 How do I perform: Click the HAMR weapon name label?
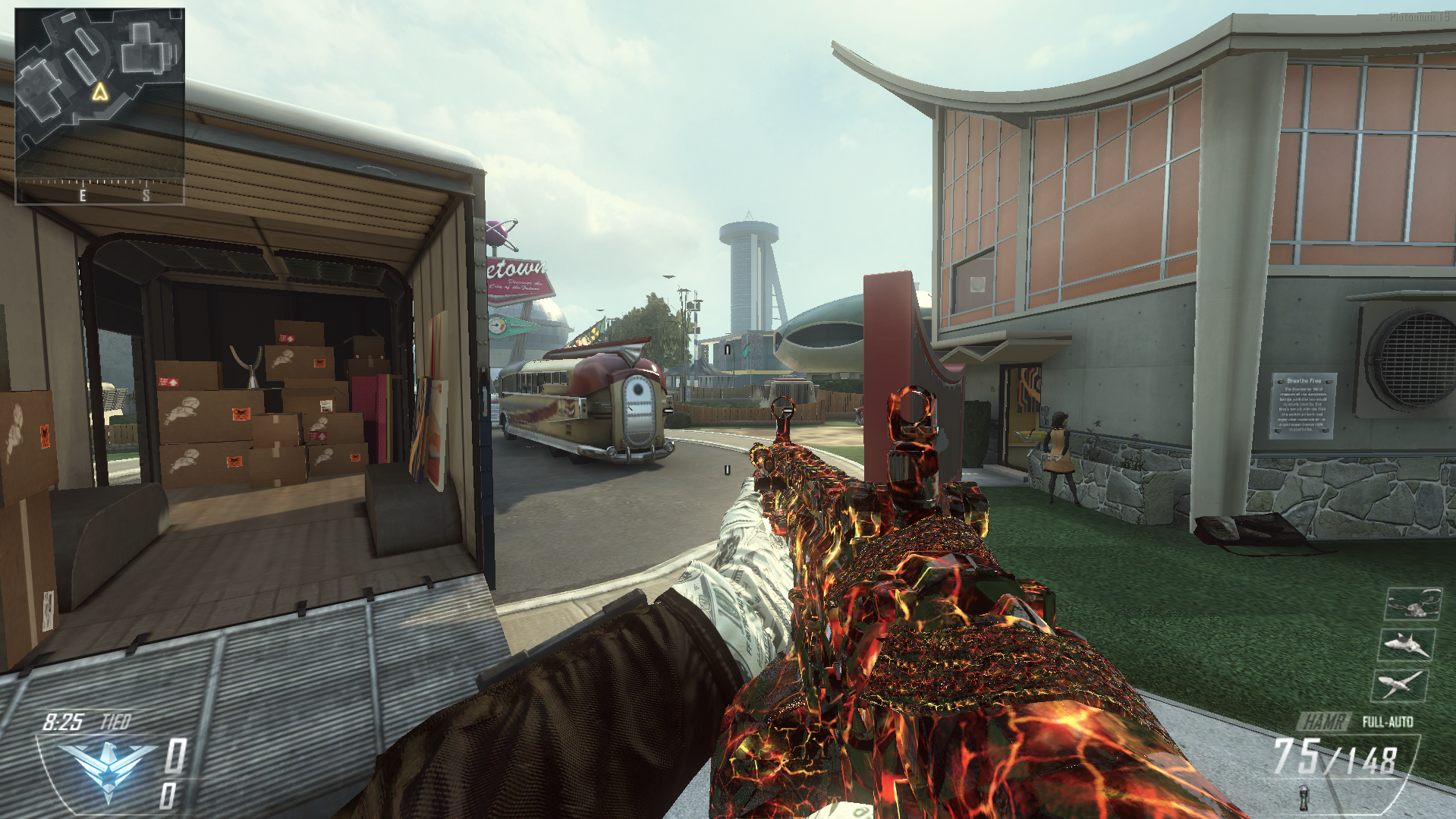(1325, 721)
